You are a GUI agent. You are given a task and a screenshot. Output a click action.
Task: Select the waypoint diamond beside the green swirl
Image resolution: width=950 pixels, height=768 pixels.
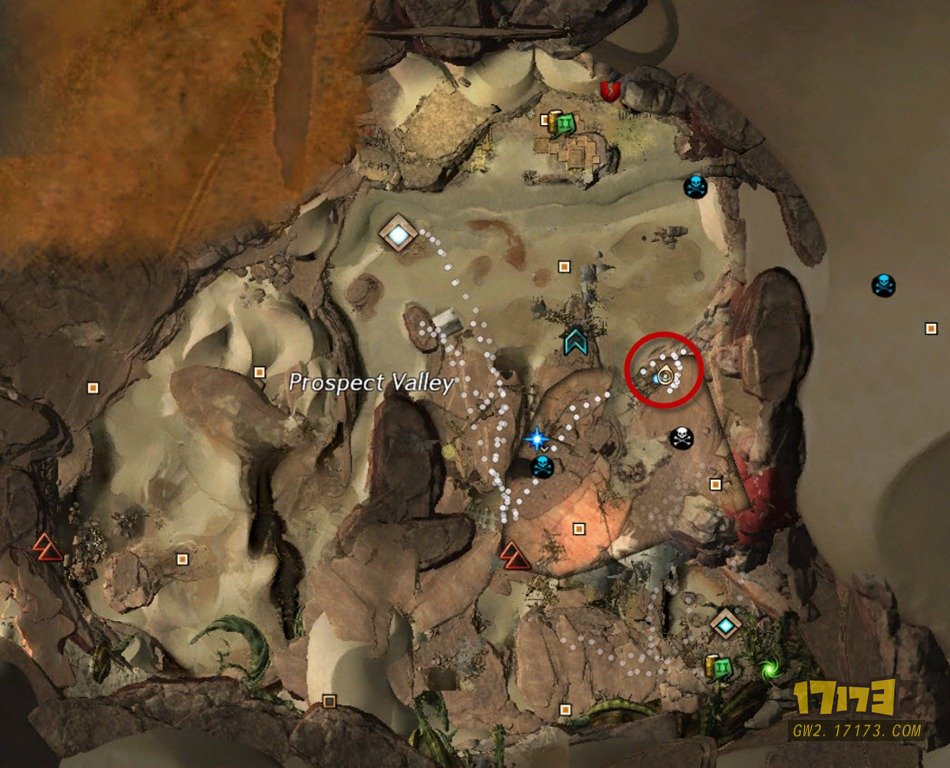725,625
